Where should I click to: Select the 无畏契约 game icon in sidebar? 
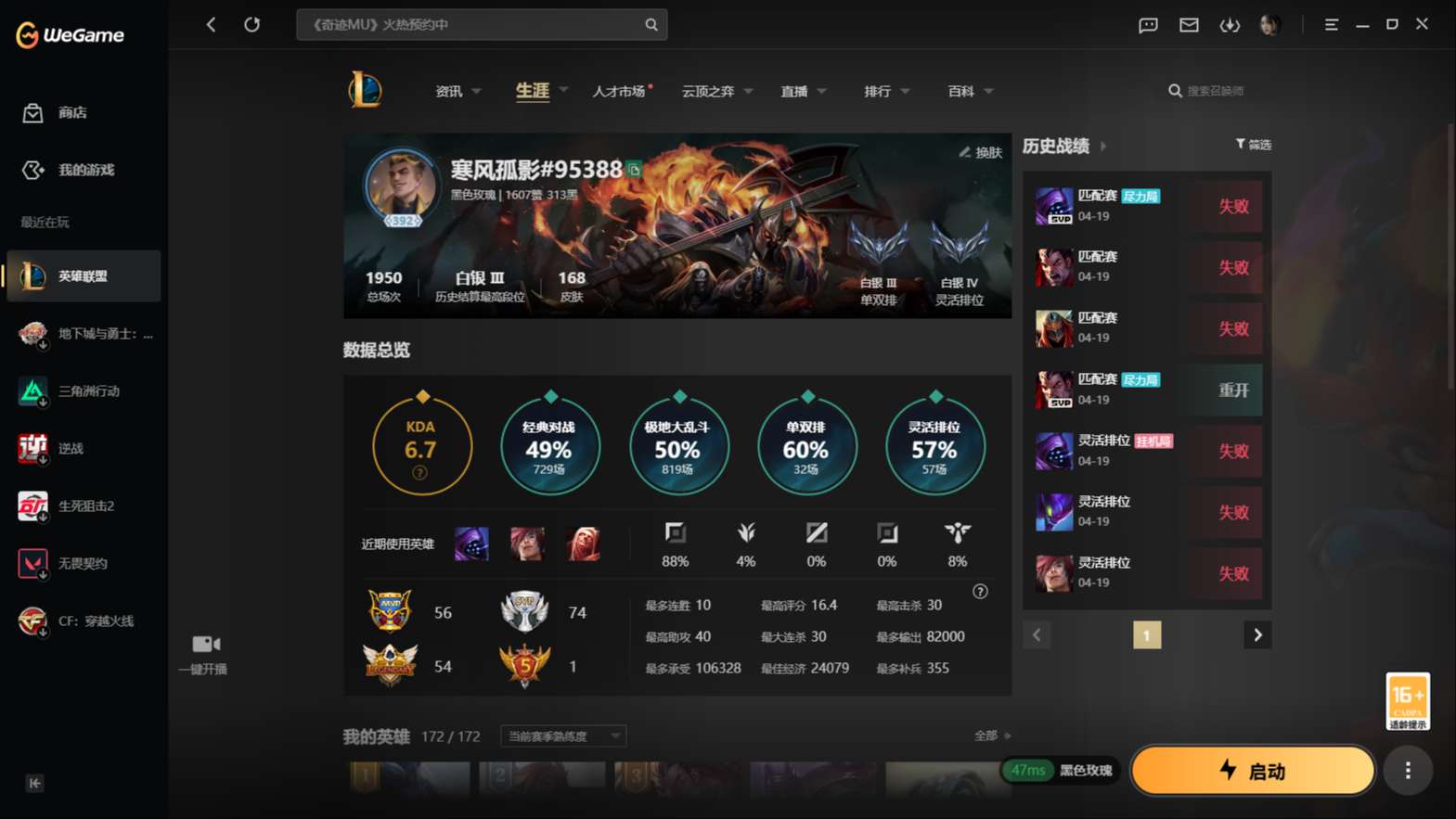coord(32,563)
